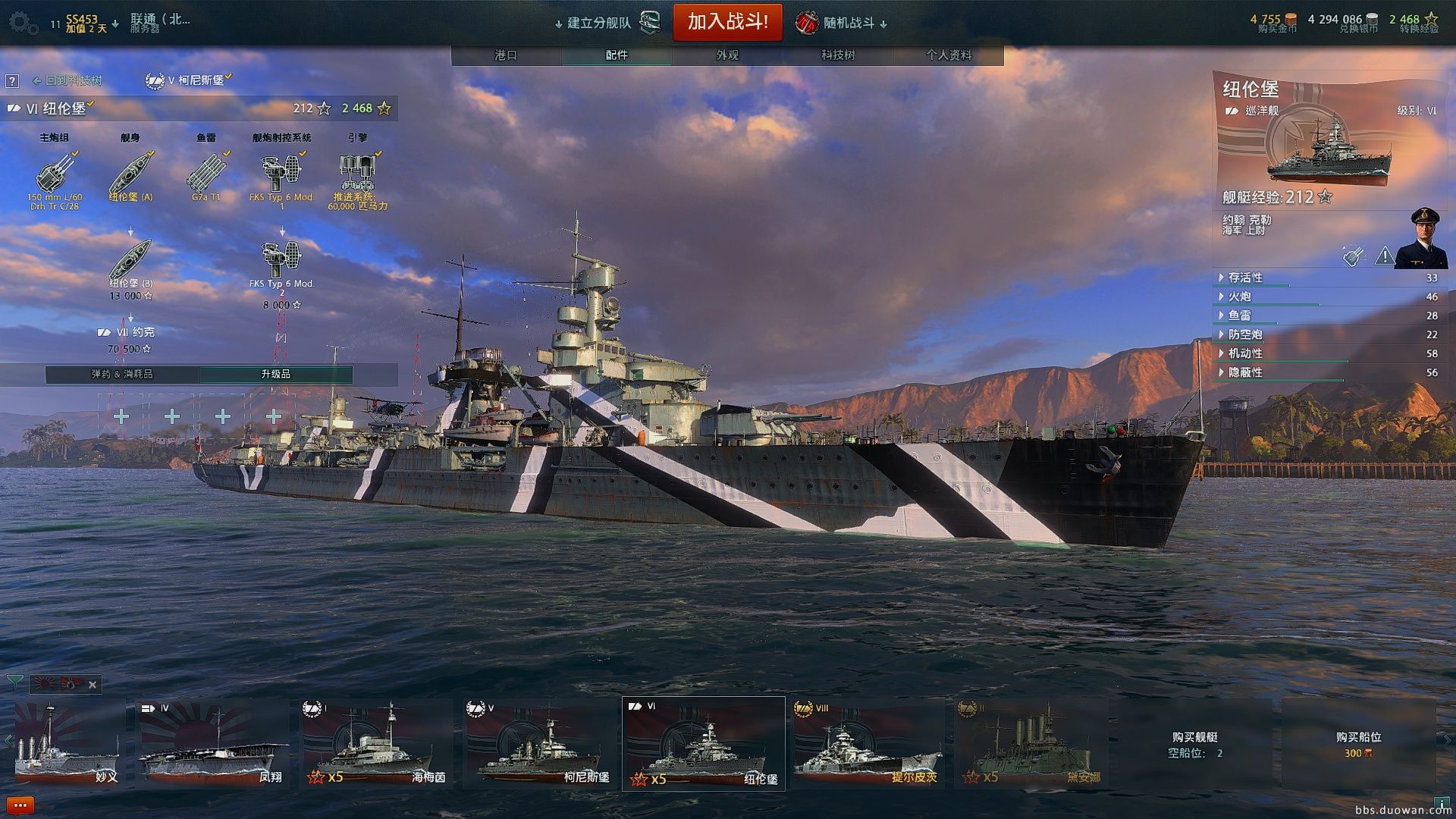Screen dimensions: 1456x819
Task: Open the 个人资料 tab
Action: (949, 55)
